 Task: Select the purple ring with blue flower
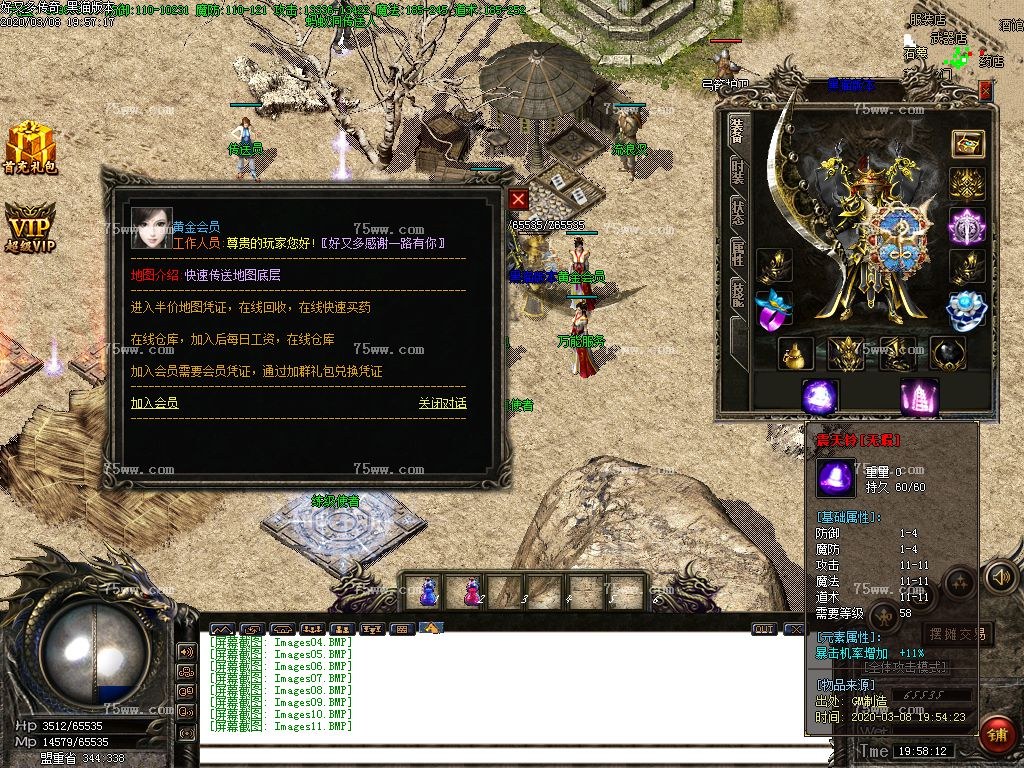point(773,309)
